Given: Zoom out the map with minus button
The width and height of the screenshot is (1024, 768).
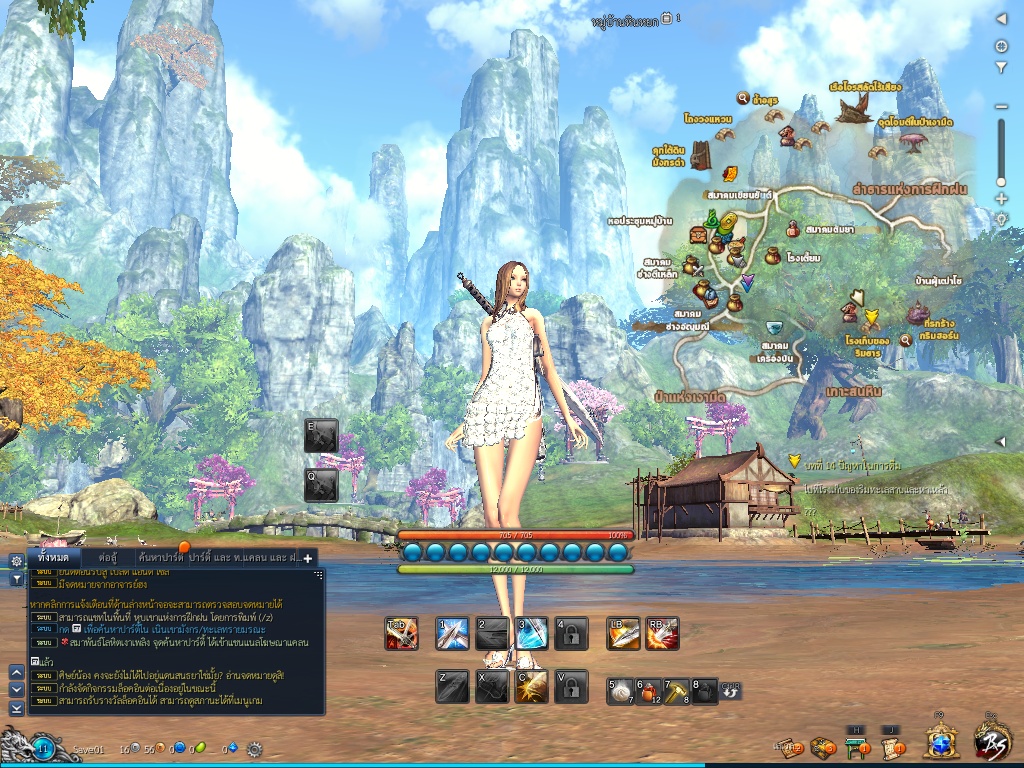Looking at the screenshot, I should click(1001, 107).
